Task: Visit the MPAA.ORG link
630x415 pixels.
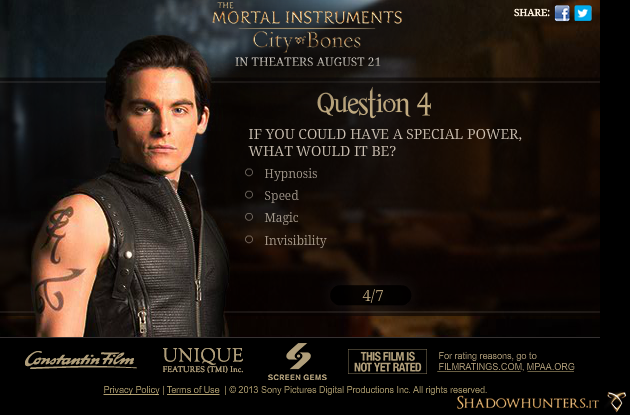Action: pyautogui.click(x=550, y=367)
